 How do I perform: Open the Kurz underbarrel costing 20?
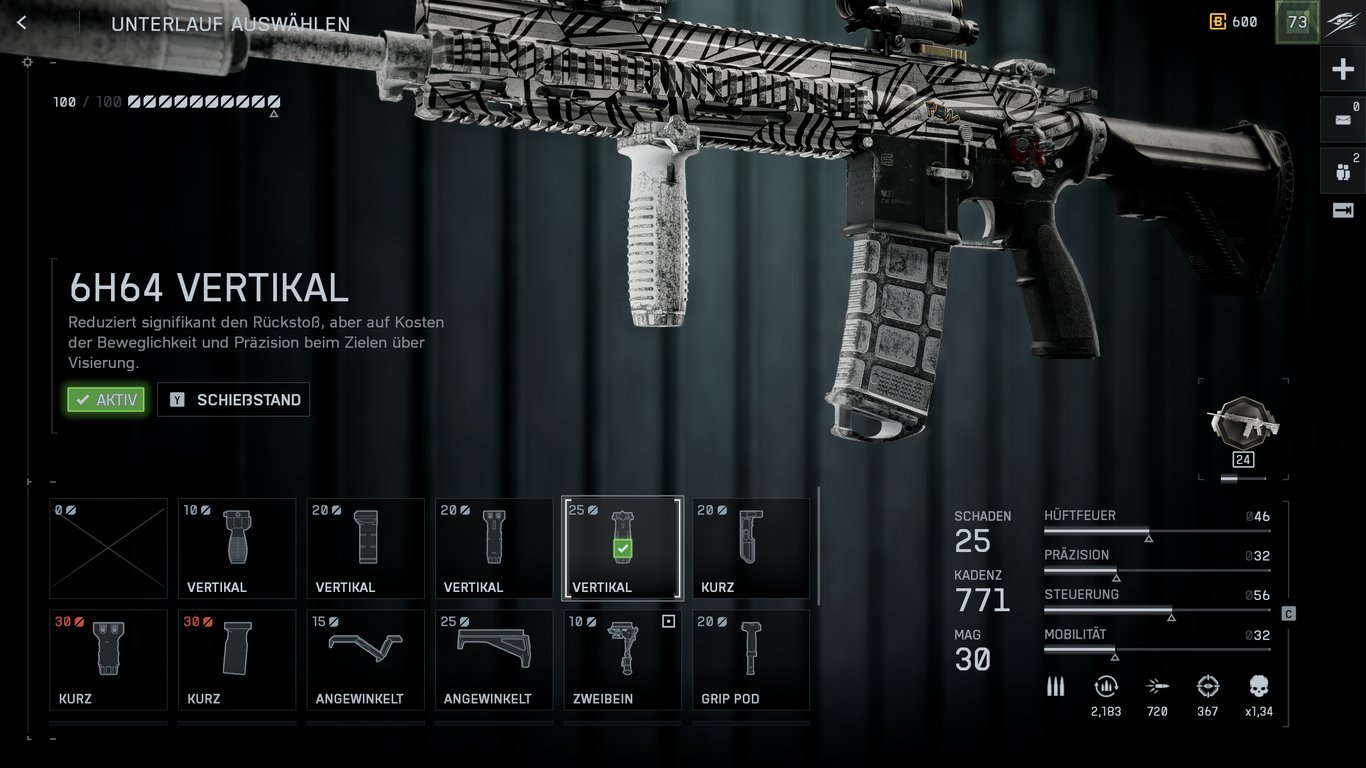click(x=750, y=545)
